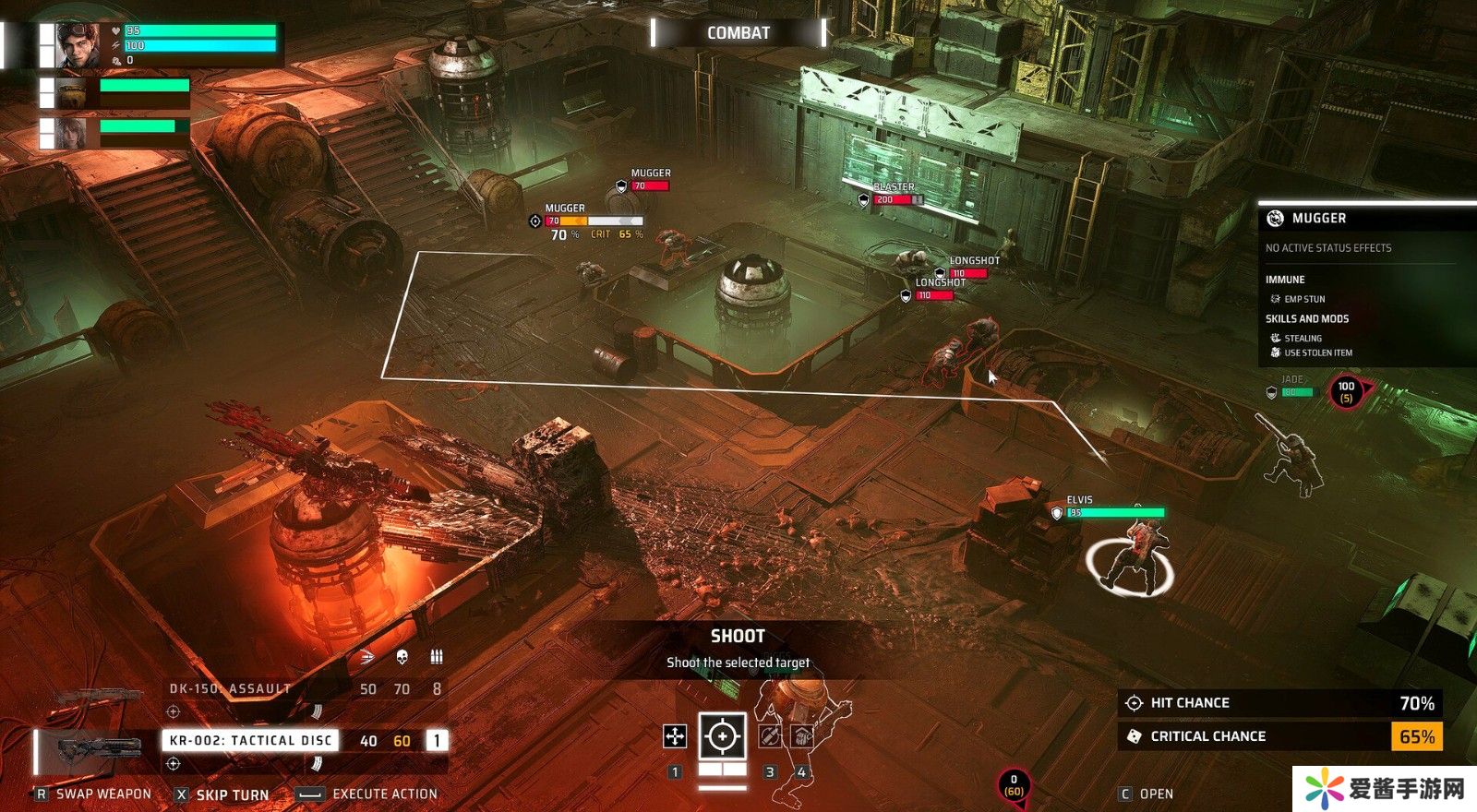The width and height of the screenshot is (1477, 812).
Task: Target the Blaster enemy nameplate
Action: (x=894, y=187)
